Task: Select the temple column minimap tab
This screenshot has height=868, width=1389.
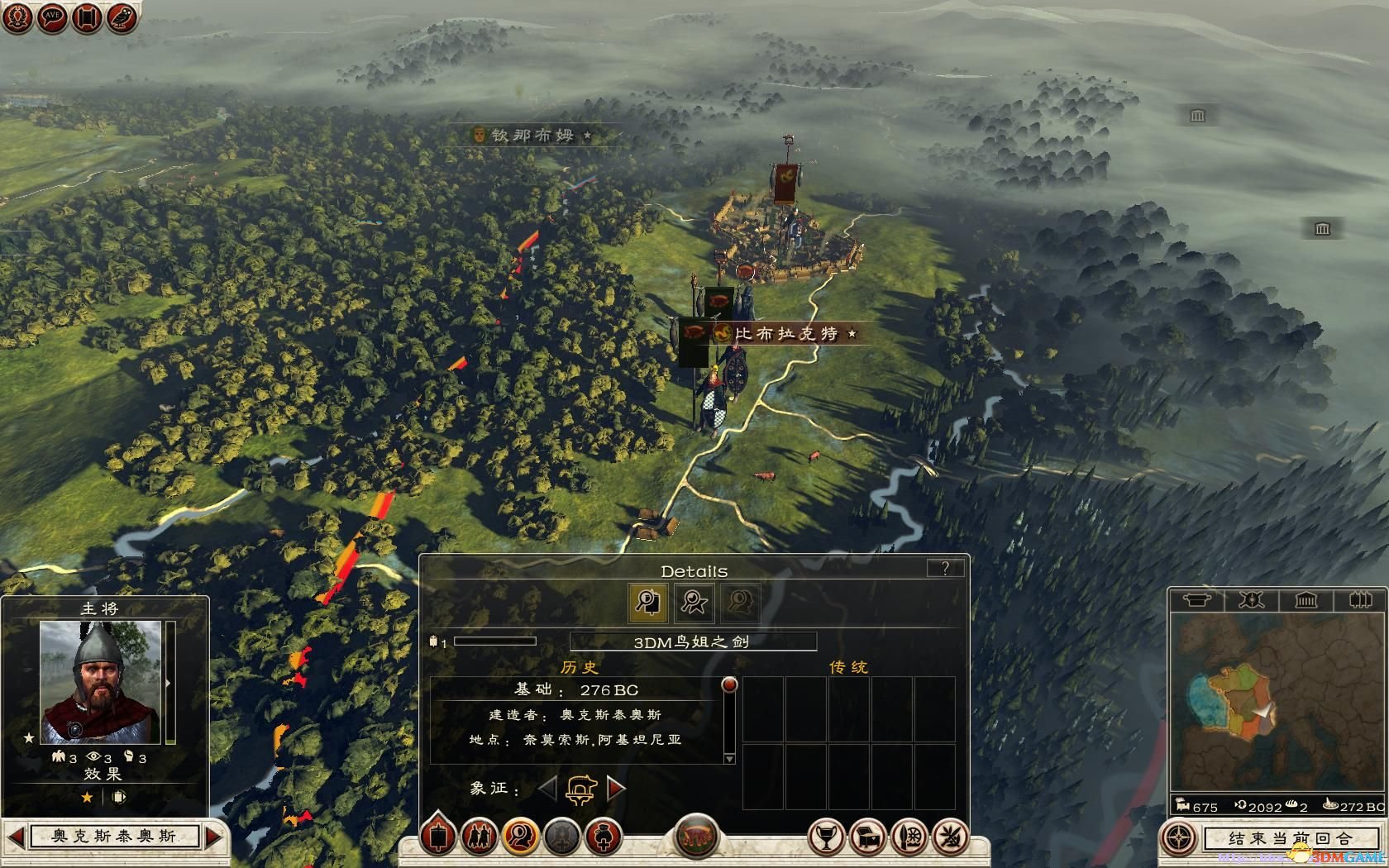Action: [x=1305, y=600]
